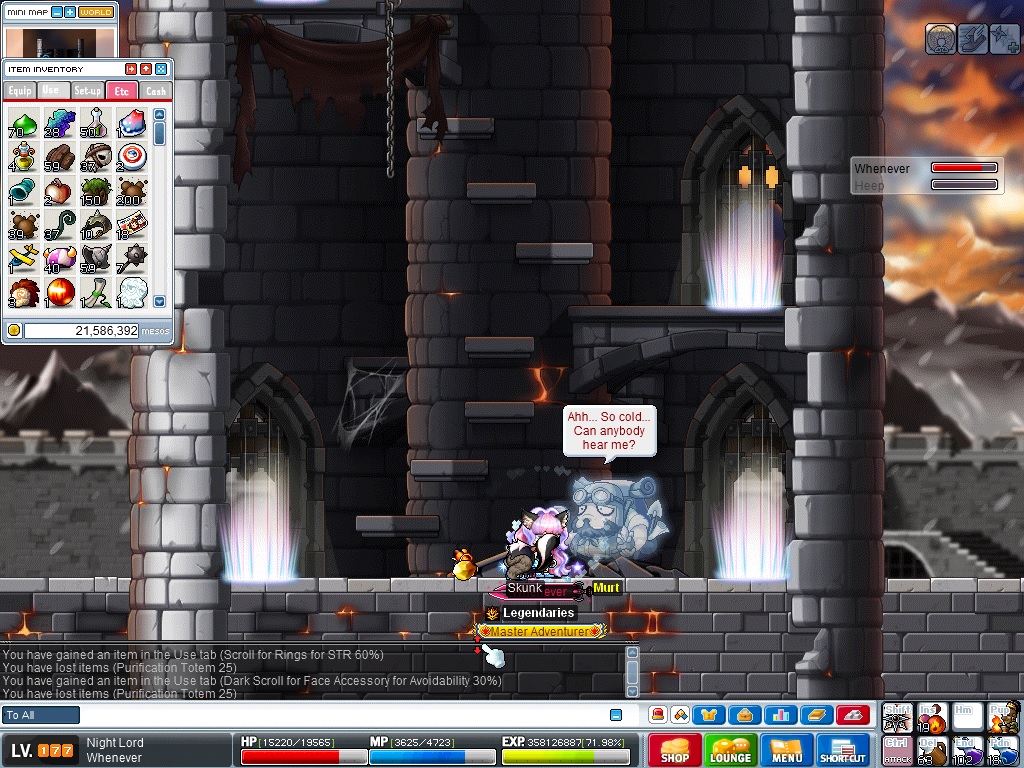Close the Item Inventory window
This screenshot has width=1024, height=768.
click(161, 69)
